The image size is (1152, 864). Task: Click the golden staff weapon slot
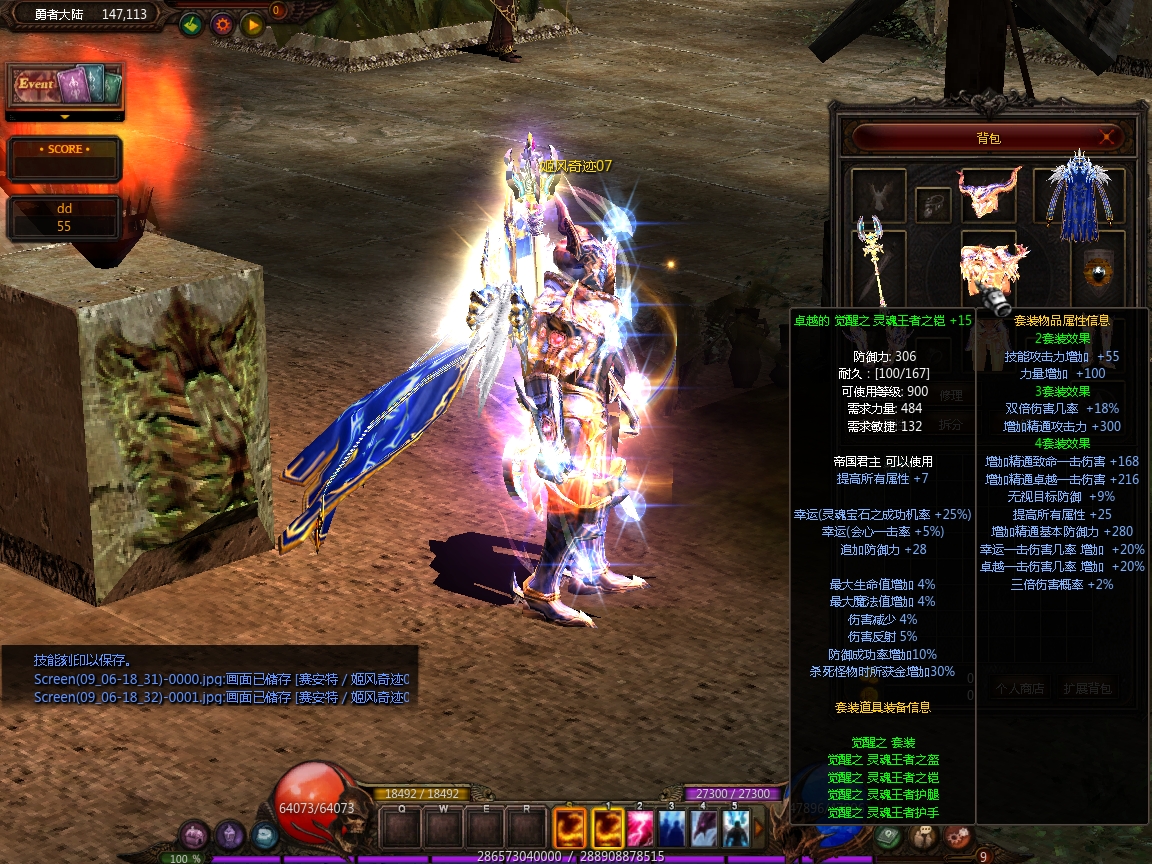(876, 260)
